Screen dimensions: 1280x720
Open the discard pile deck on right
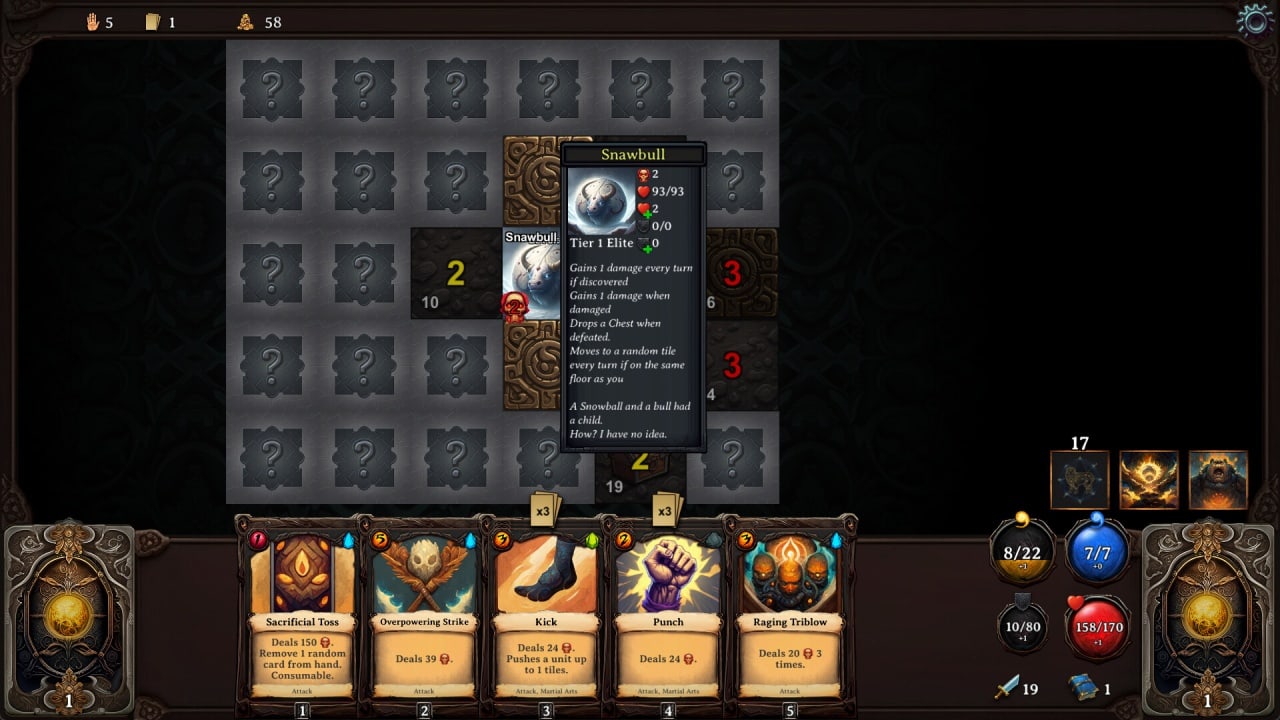1207,617
